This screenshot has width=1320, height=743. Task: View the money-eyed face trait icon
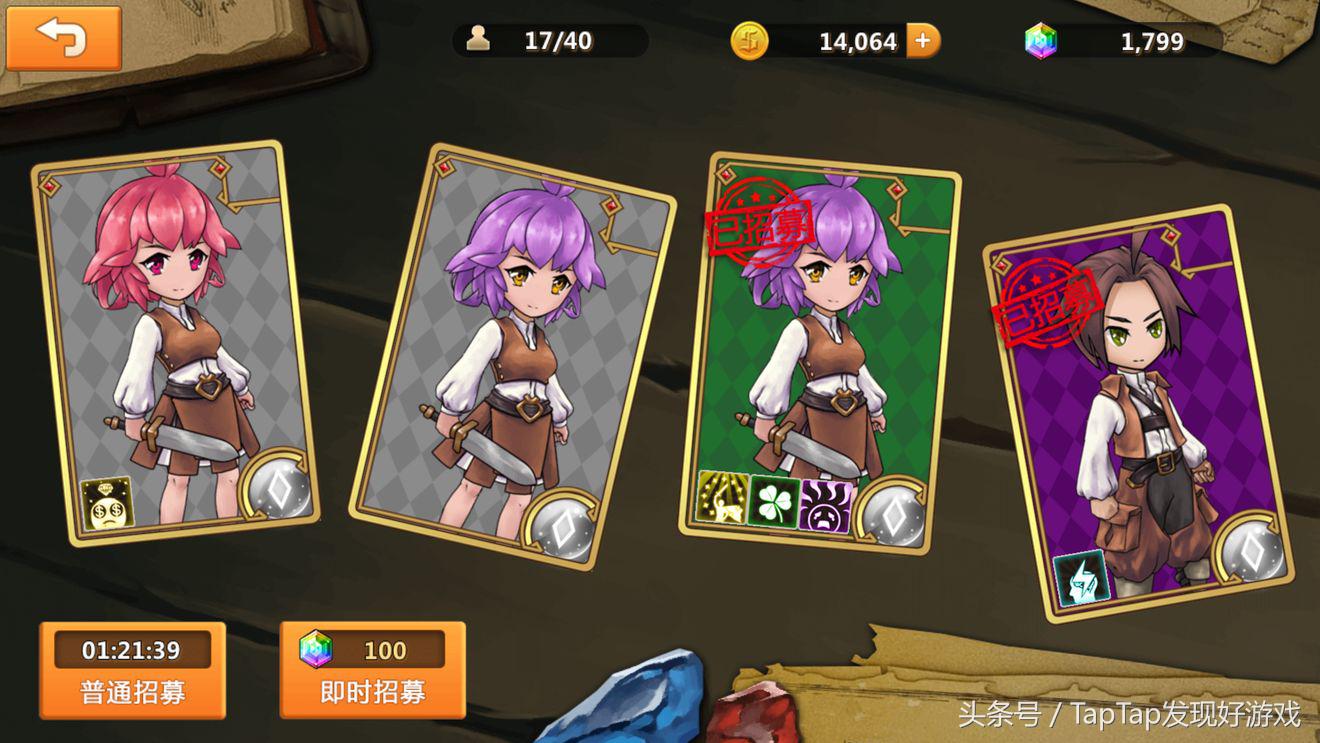pyautogui.click(x=105, y=502)
